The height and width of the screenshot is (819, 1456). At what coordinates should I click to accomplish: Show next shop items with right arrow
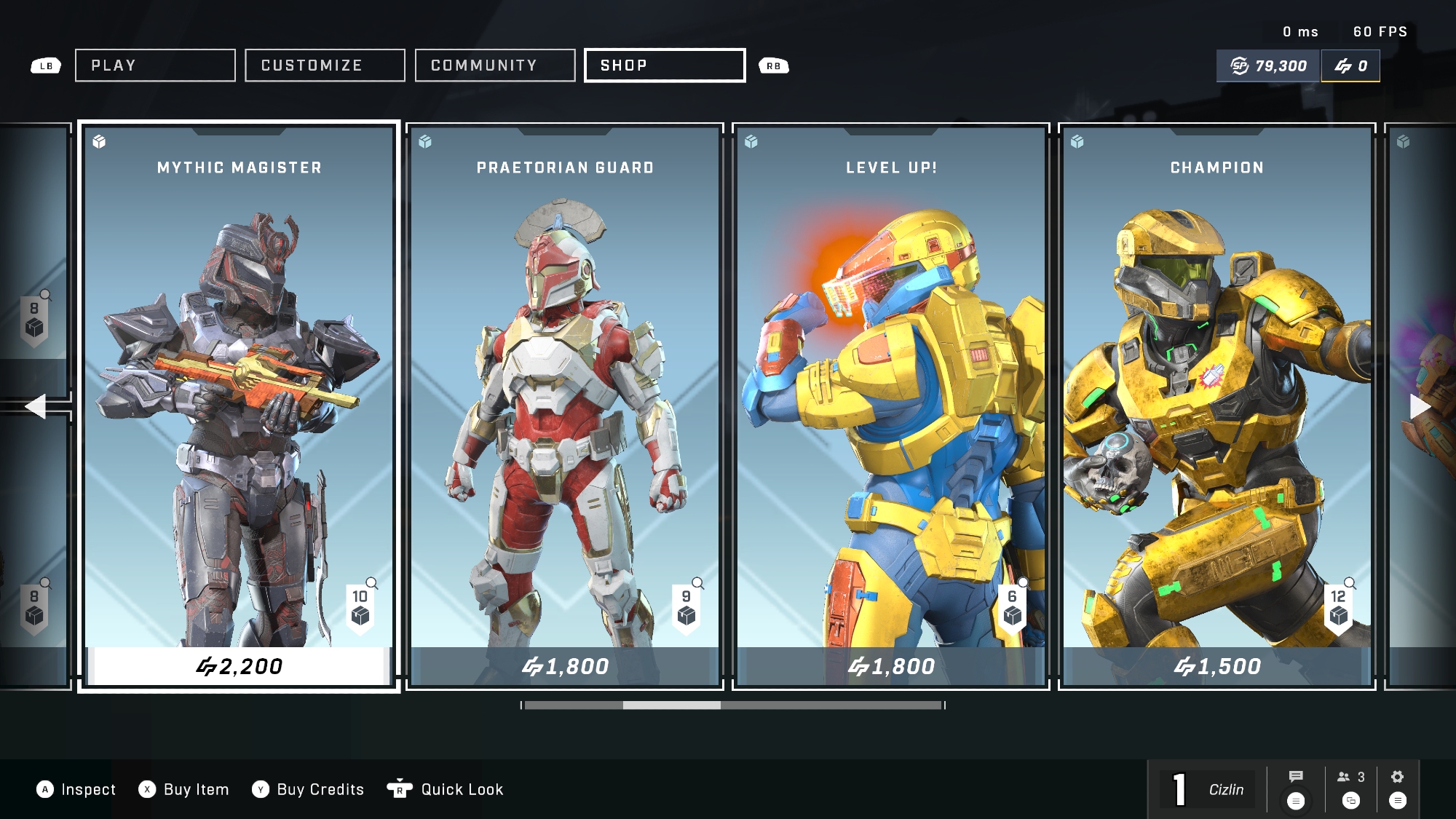coord(1420,406)
